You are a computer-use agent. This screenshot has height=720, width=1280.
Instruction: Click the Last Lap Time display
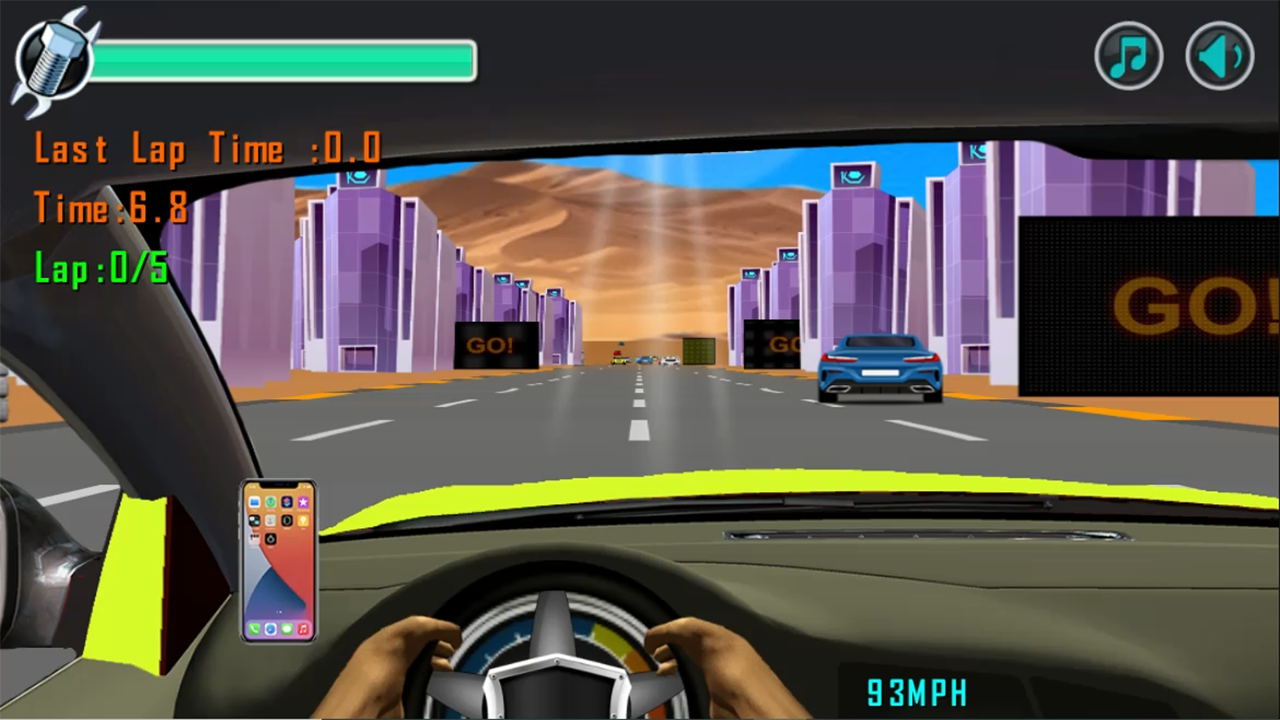pyautogui.click(x=207, y=148)
